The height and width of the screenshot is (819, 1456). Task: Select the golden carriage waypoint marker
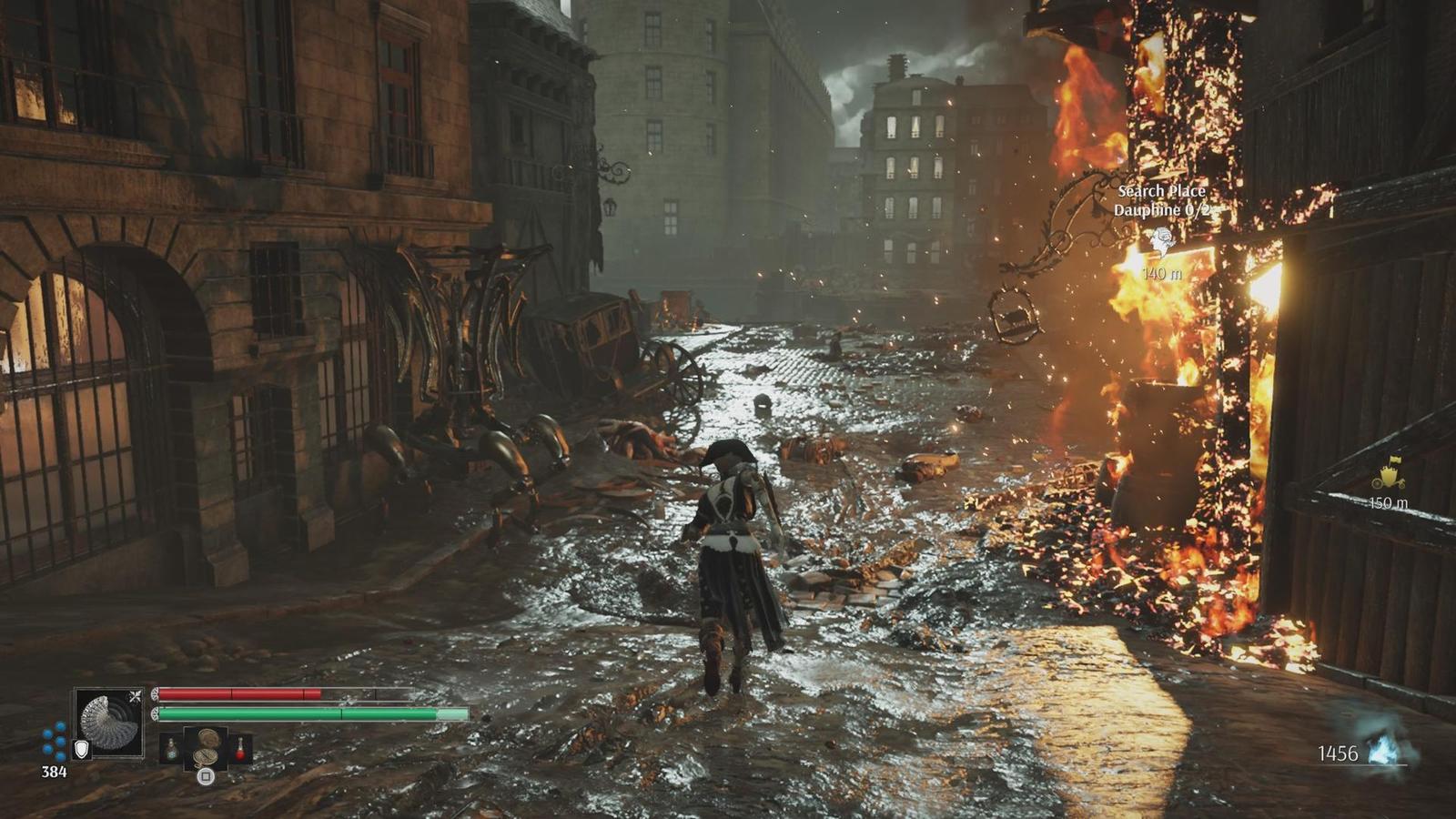(x=1389, y=477)
